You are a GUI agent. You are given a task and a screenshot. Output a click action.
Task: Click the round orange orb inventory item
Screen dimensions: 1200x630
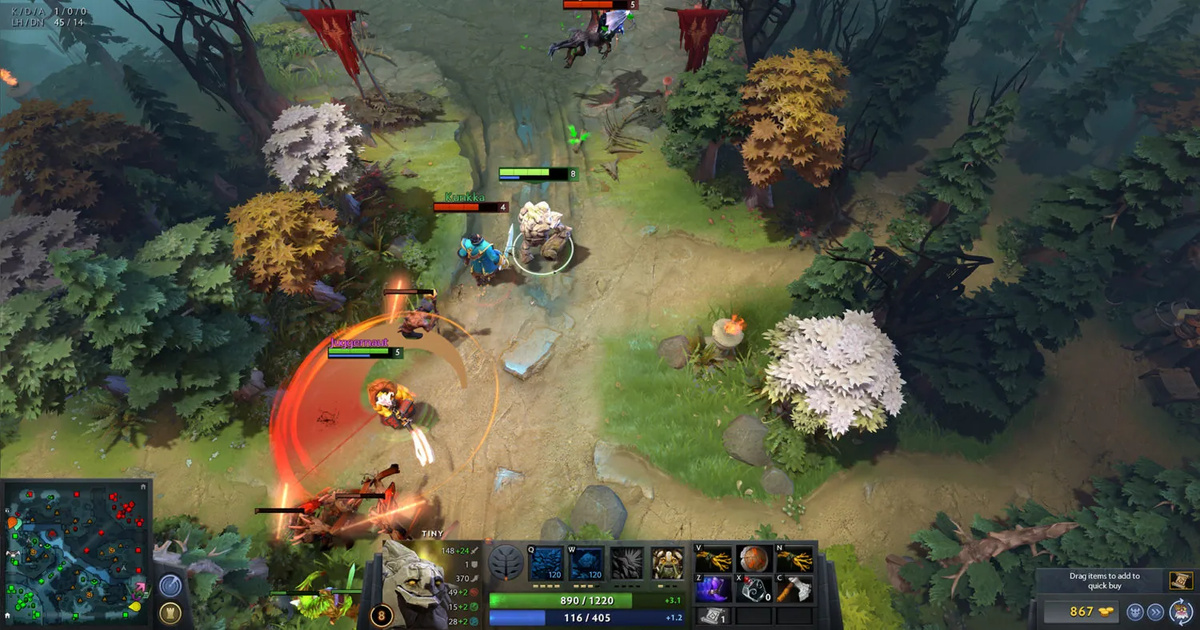[753, 559]
